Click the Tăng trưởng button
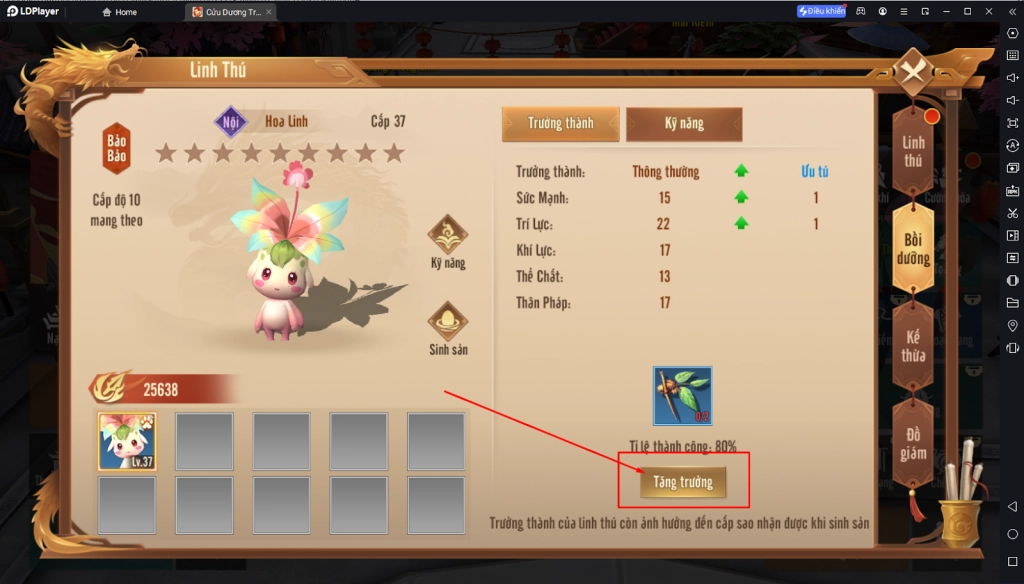Viewport: 1024px width, 584px height. (683, 482)
